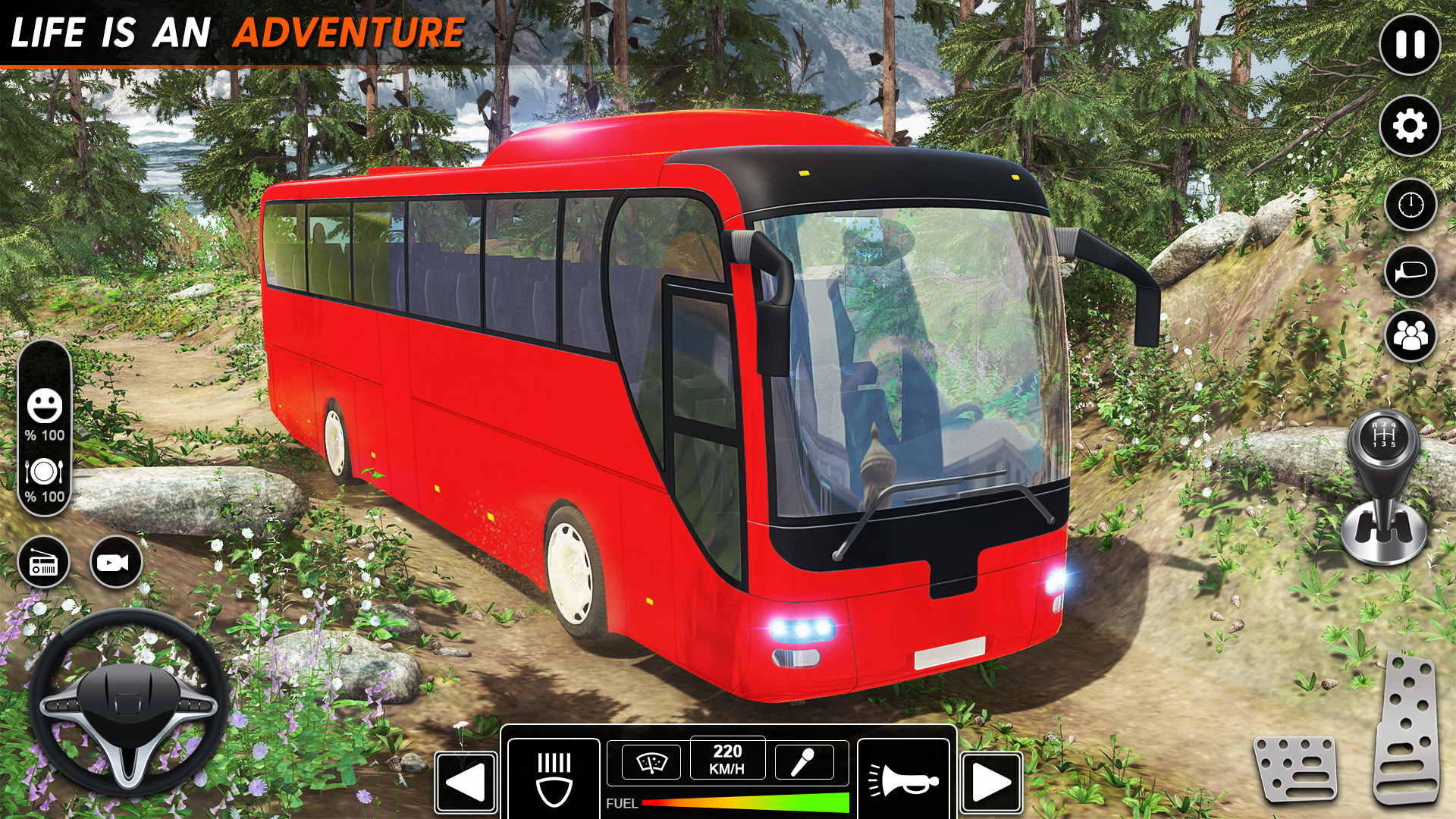Use the microphone announcement button
This screenshot has height=819, width=1456.
(x=804, y=761)
